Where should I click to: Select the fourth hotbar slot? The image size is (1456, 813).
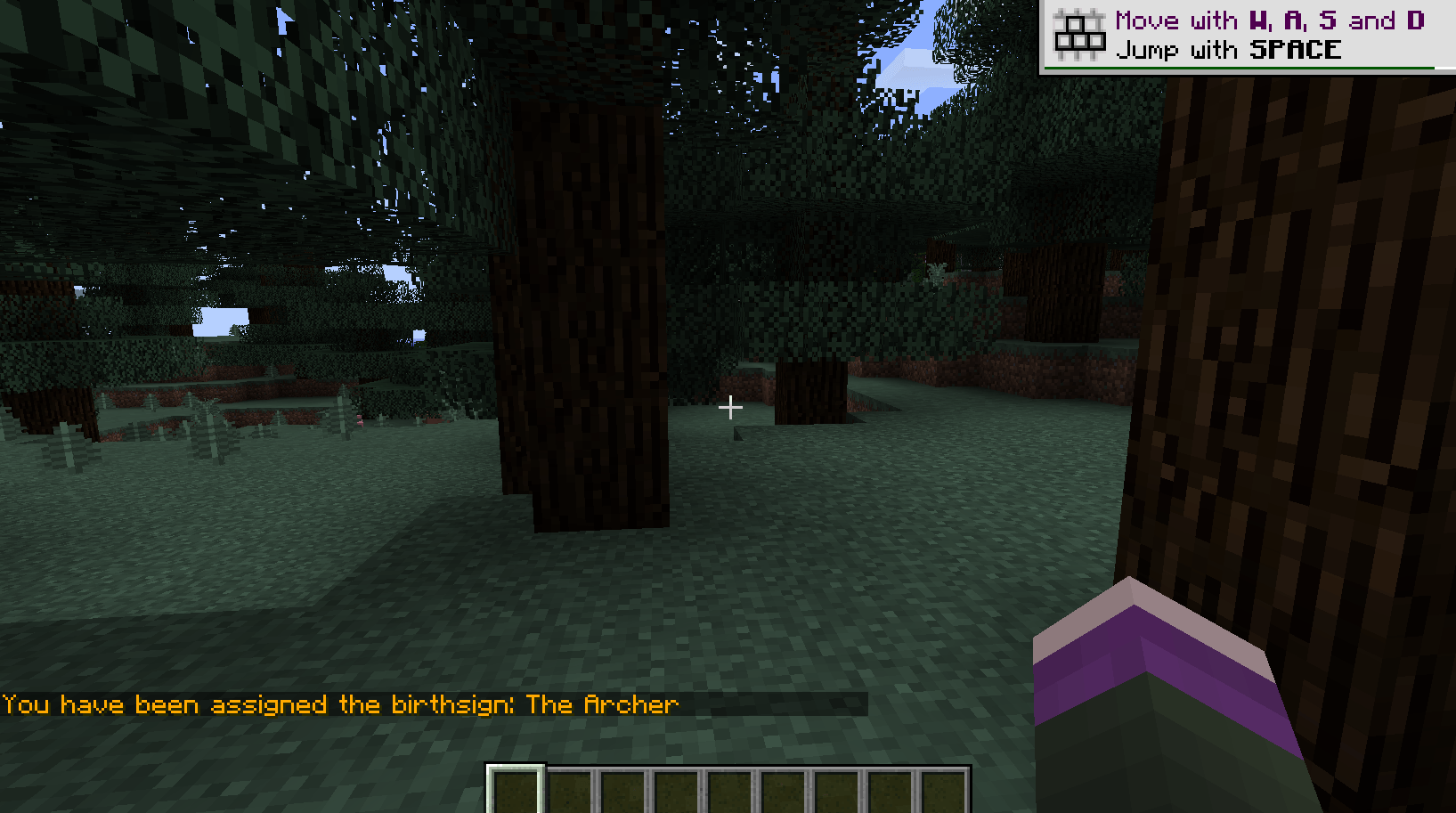click(674, 787)
